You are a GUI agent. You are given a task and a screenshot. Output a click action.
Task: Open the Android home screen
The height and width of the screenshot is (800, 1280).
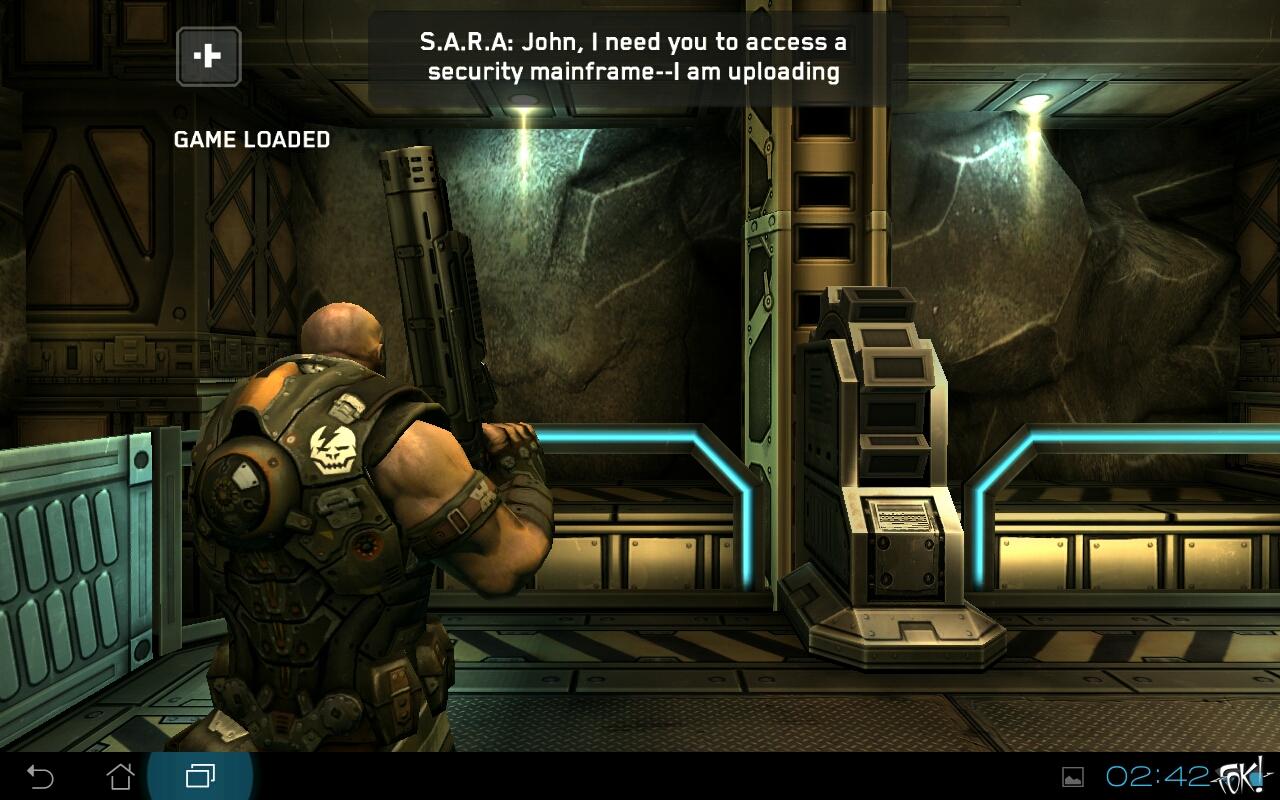pos(120,776)
